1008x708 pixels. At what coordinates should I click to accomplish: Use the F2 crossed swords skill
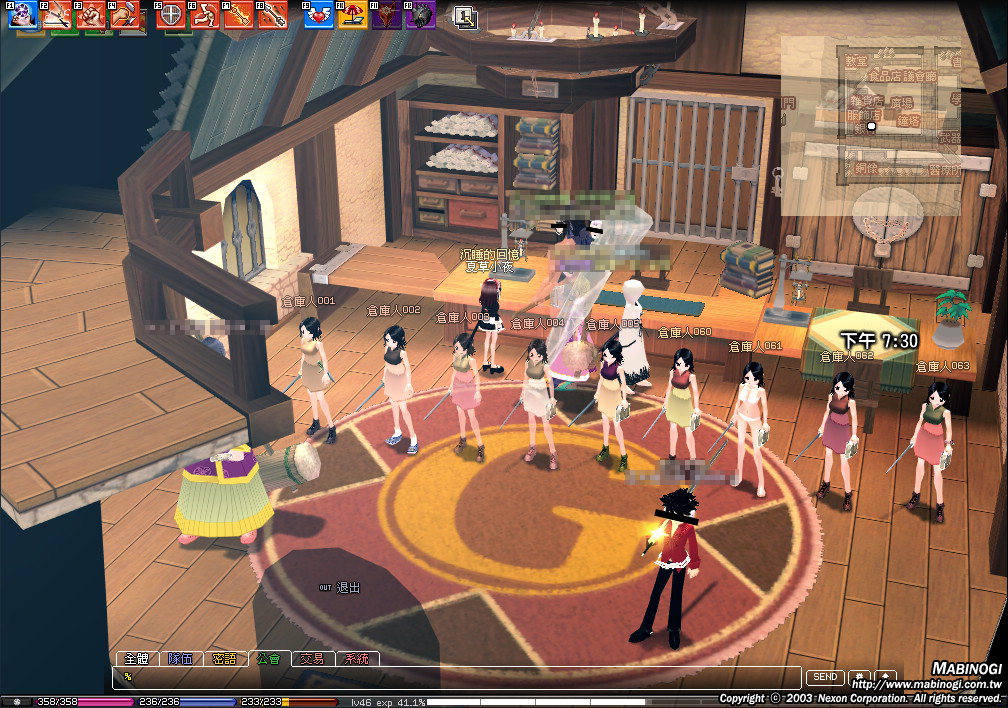coord(56,14)
